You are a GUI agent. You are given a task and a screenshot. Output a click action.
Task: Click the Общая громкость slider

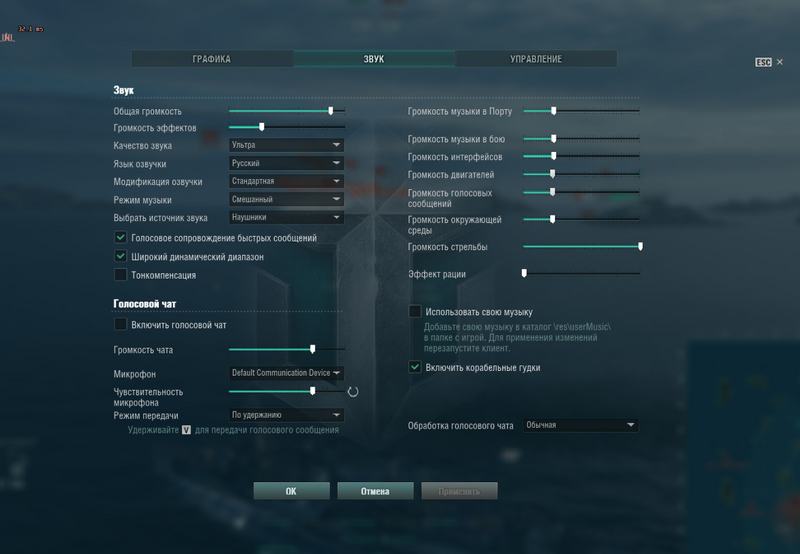[287, 111]
